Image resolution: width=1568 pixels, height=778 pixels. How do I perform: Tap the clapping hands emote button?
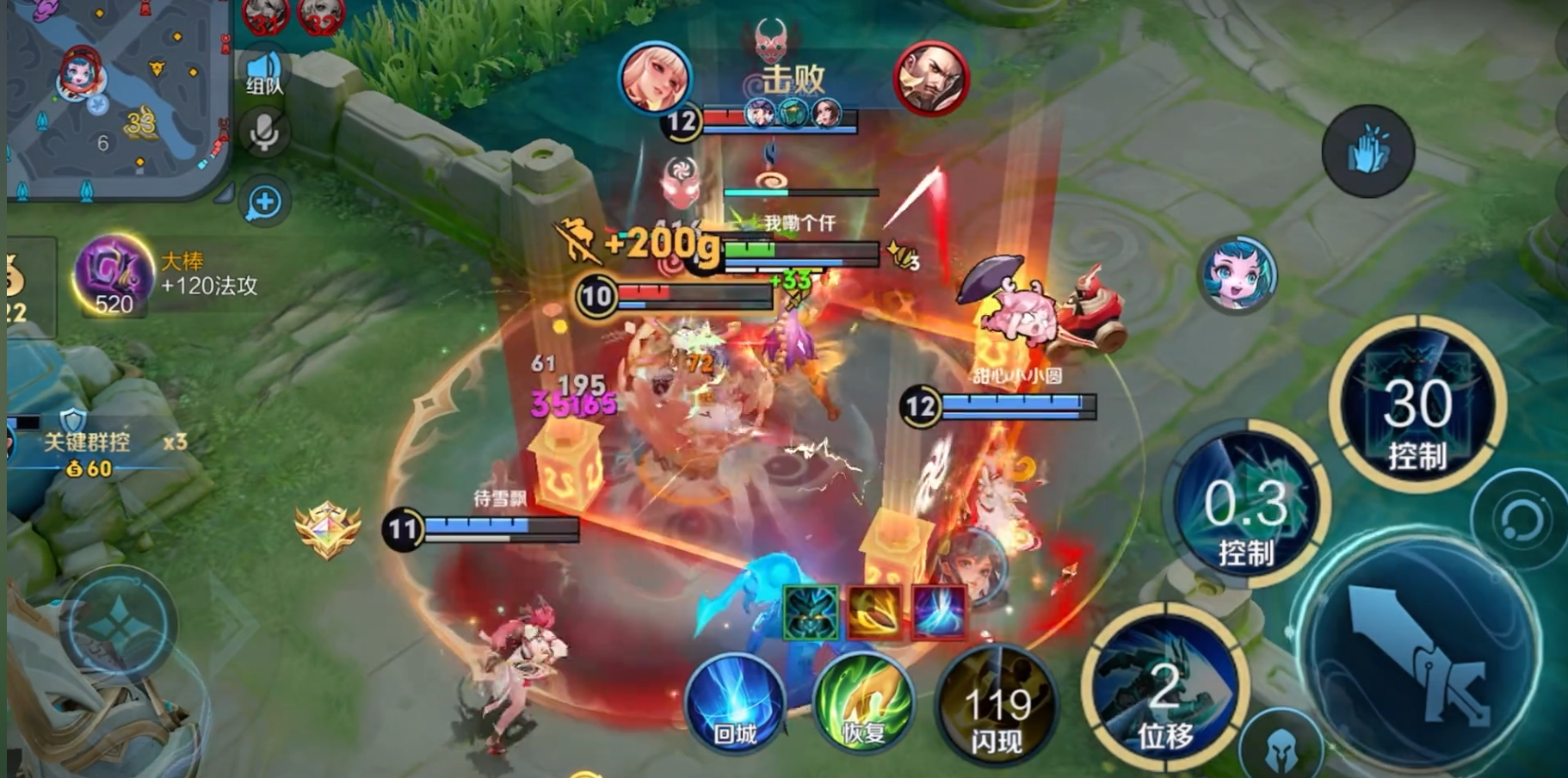click(1368, 151)
